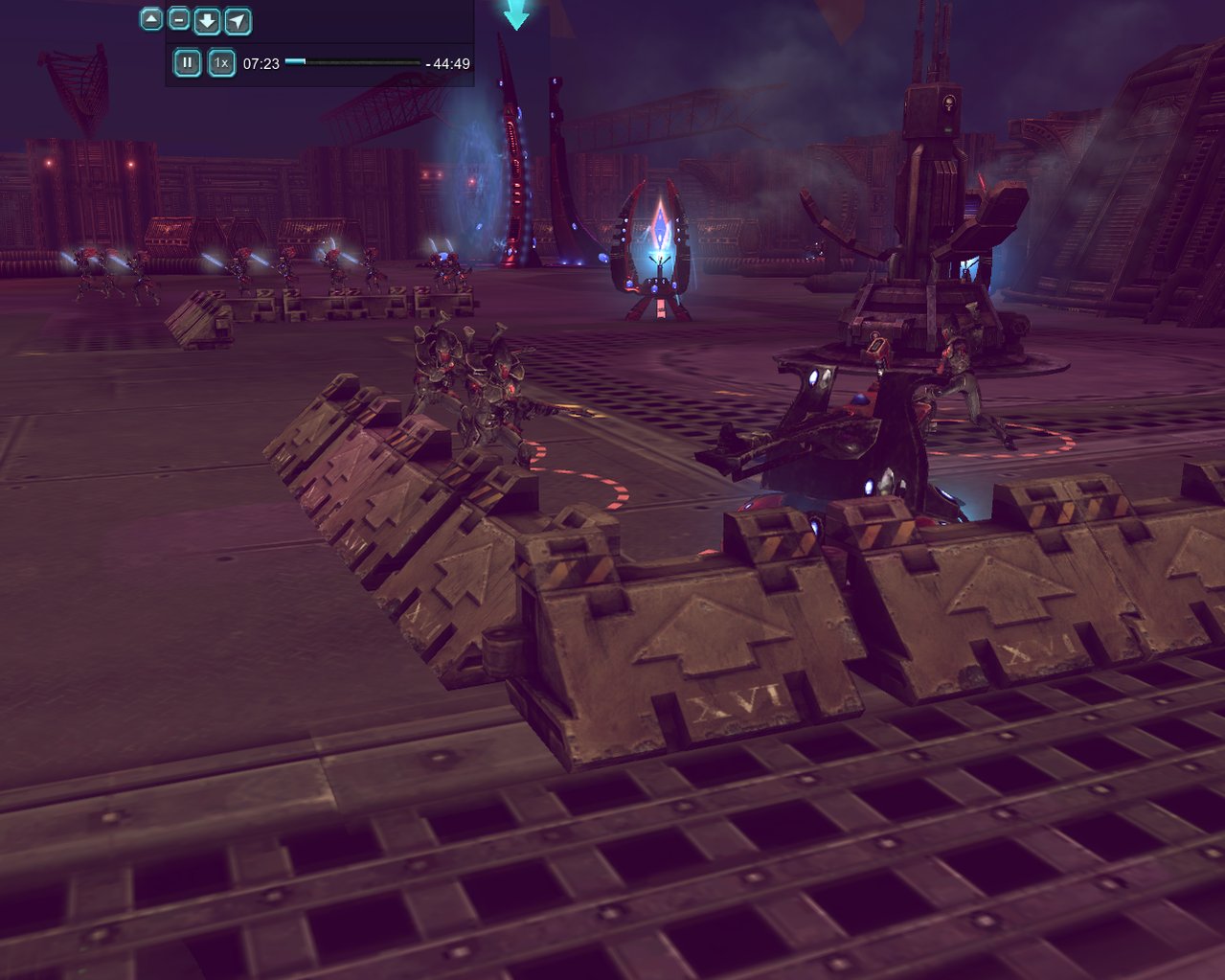
Task: Click the up-triangle collapse button
Action: click(x=151, y=19)
